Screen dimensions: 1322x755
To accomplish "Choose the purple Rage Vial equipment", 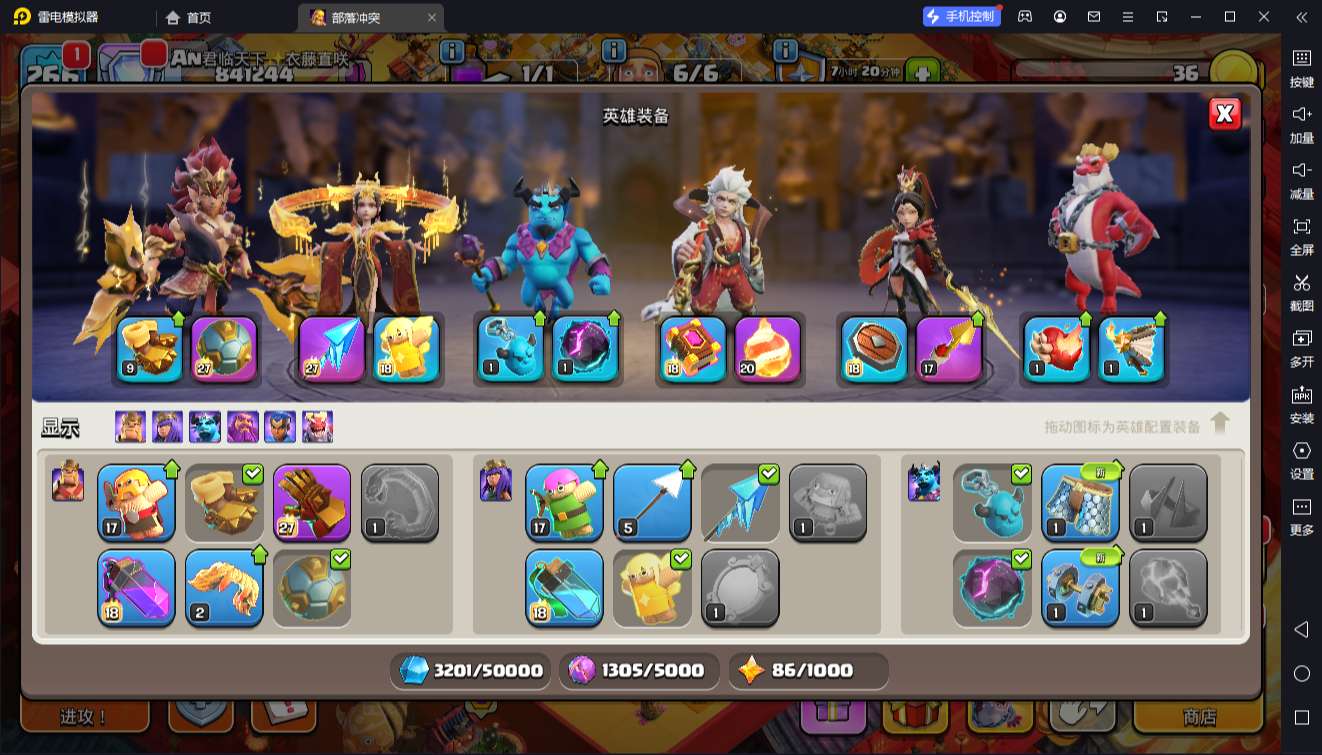I will point(136,587).
